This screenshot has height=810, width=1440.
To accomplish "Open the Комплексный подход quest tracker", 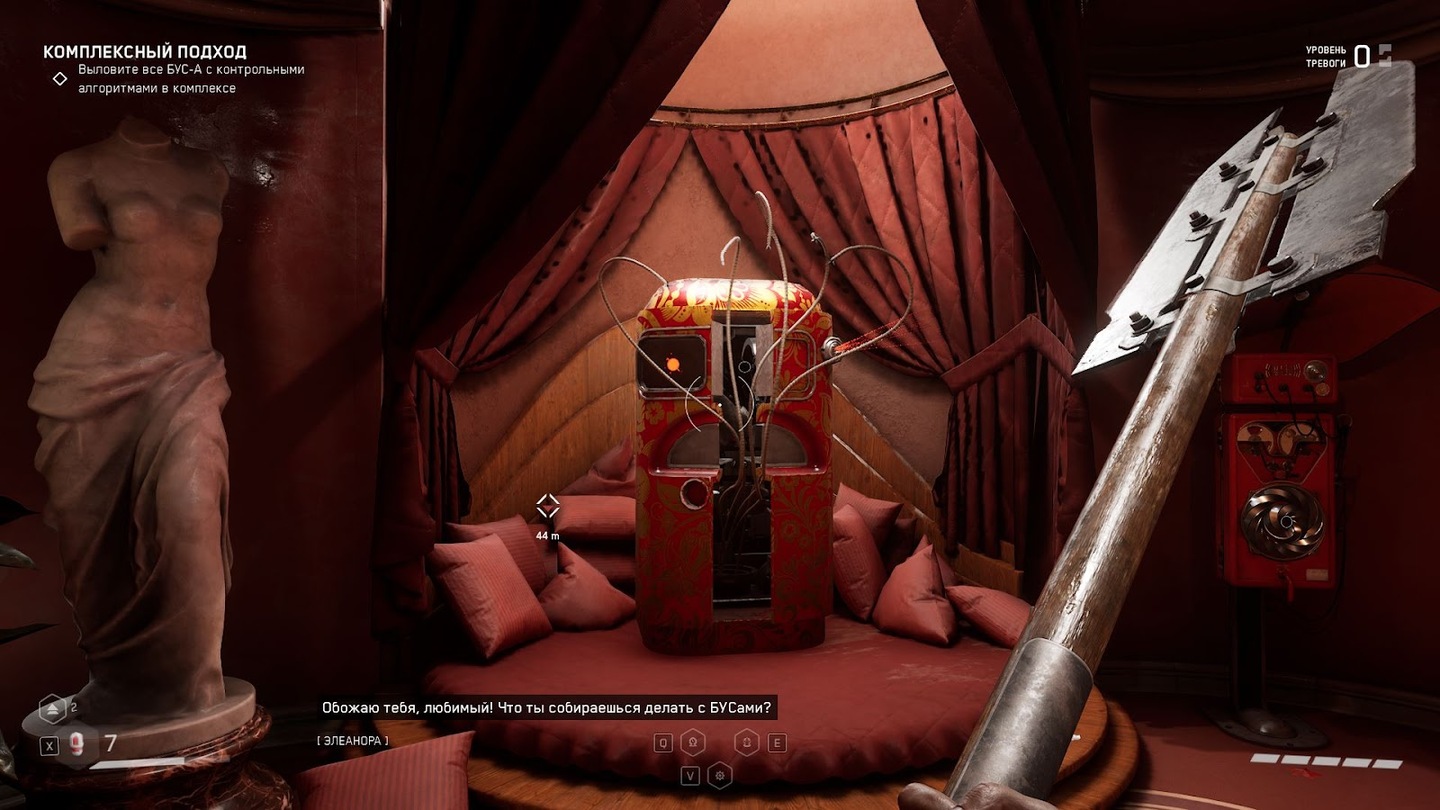I will point(145,52).
